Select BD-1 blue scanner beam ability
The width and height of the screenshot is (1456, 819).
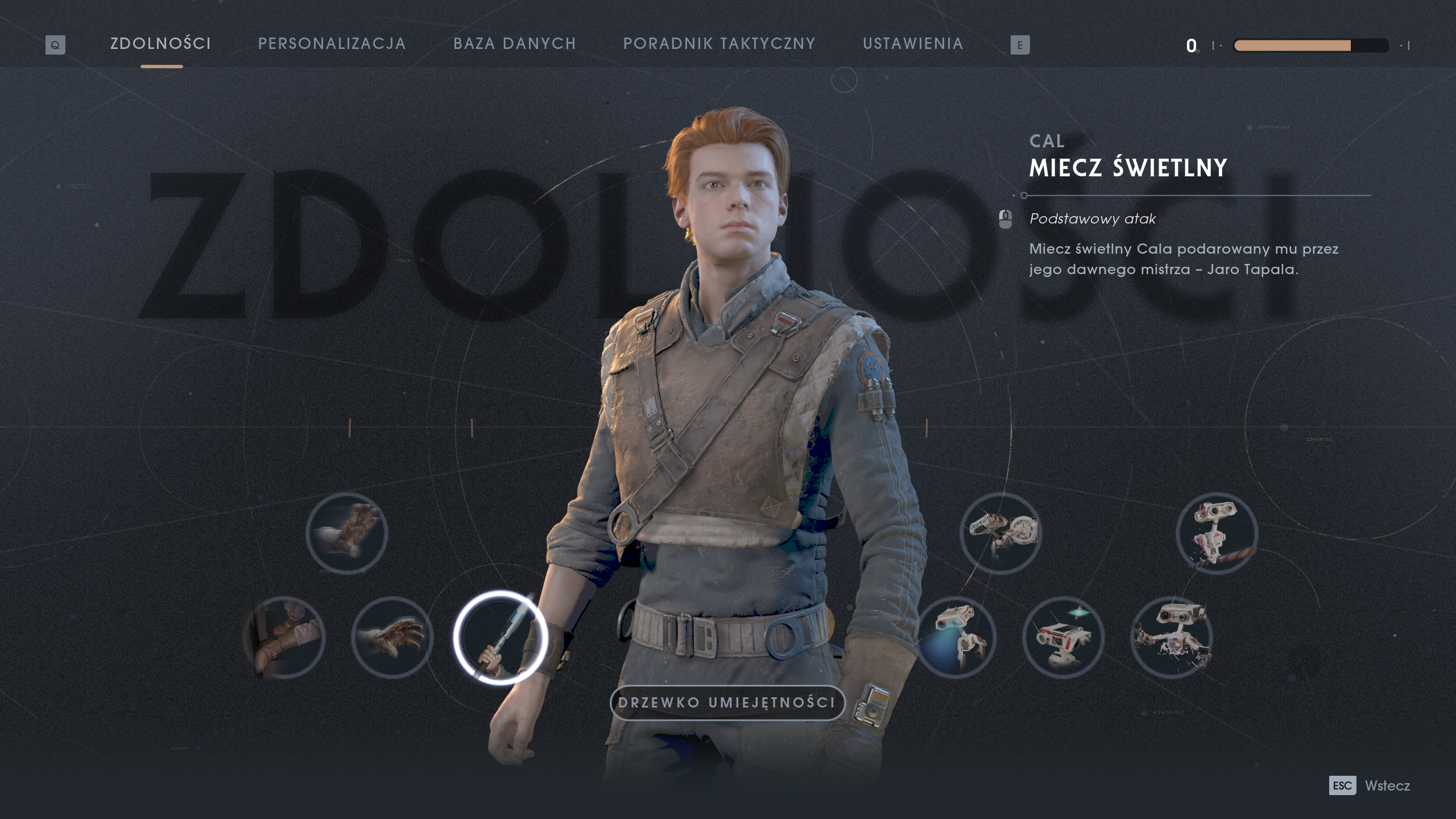click(955, 638)
